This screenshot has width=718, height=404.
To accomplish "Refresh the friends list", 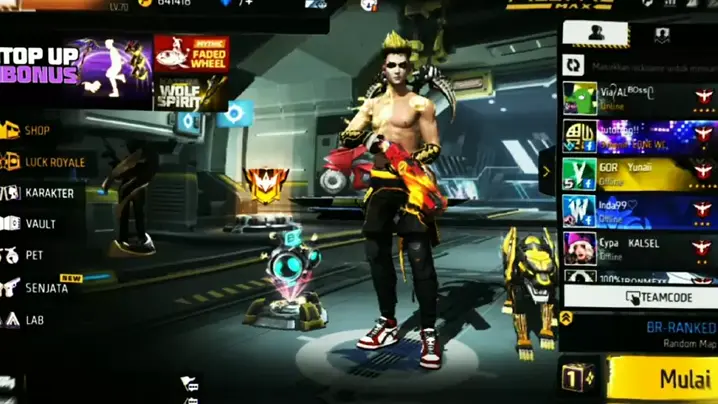I will [575, 64].
